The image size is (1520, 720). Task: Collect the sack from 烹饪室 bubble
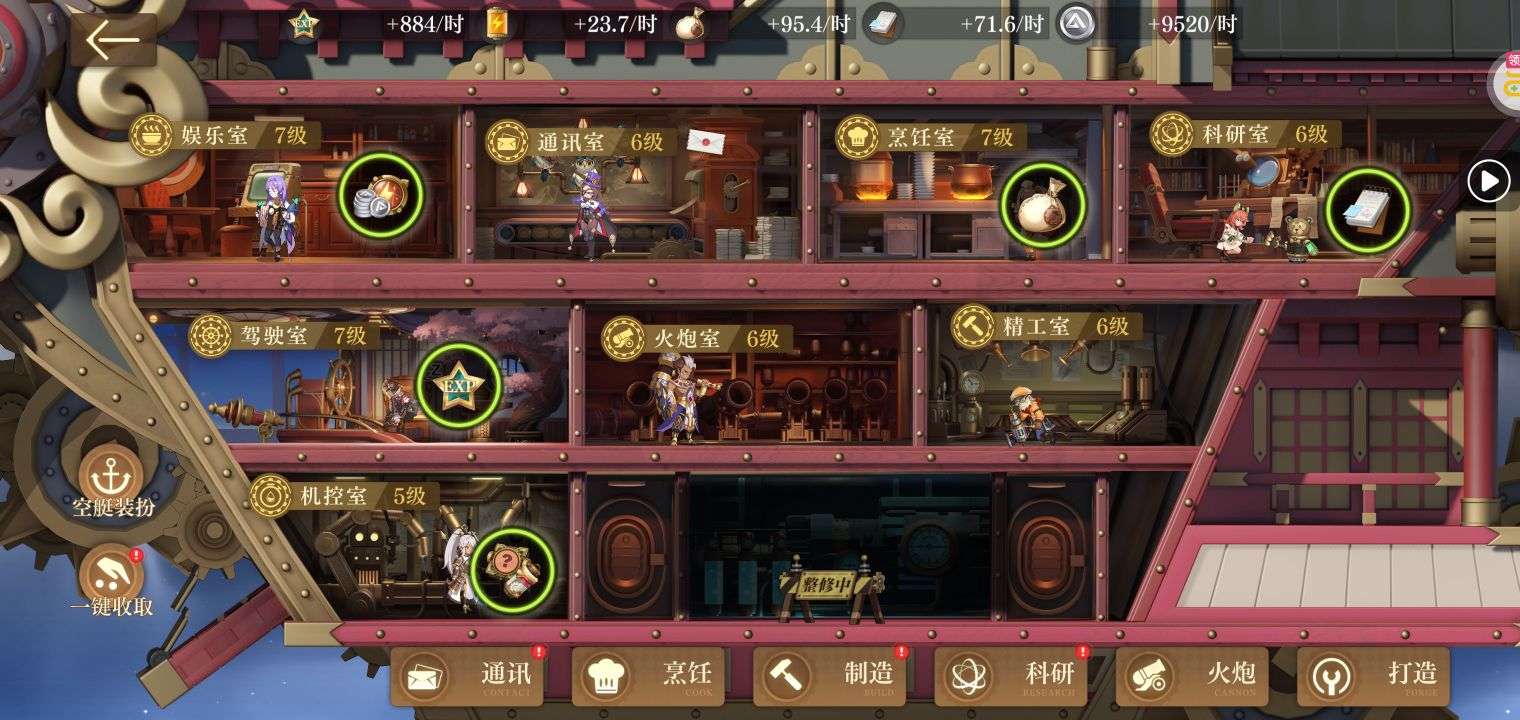click(1043, 205)
